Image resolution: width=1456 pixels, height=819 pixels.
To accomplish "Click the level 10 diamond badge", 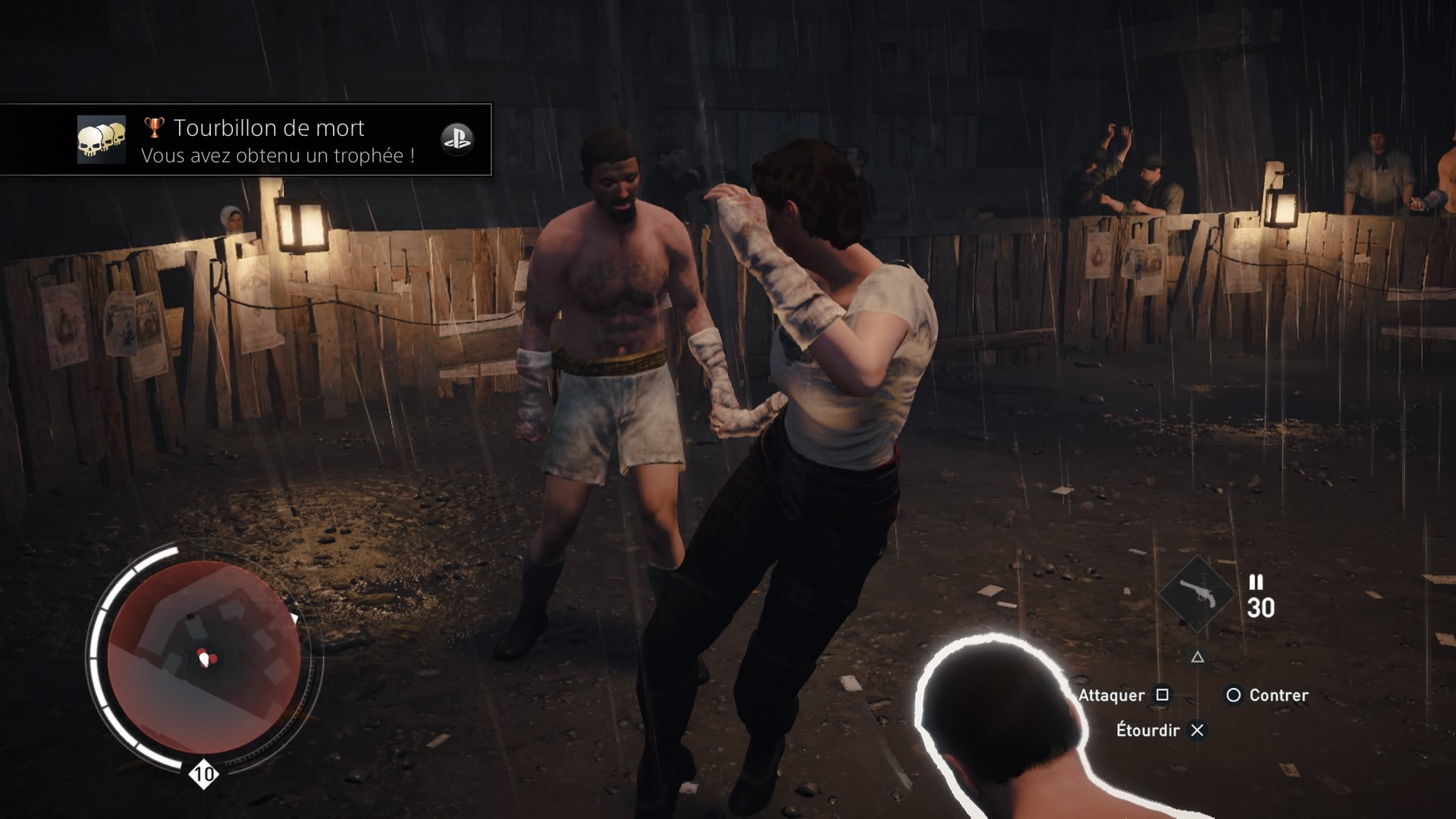I will coord(203,774).
